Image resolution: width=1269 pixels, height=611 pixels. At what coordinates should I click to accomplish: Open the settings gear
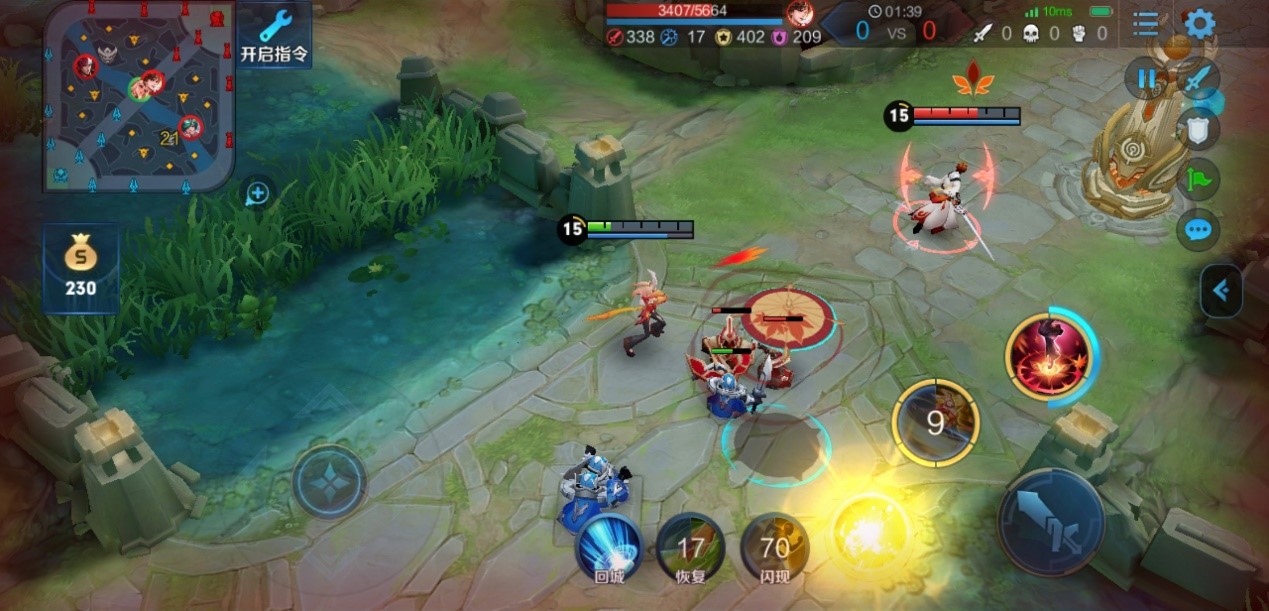tap(1199, 23)
